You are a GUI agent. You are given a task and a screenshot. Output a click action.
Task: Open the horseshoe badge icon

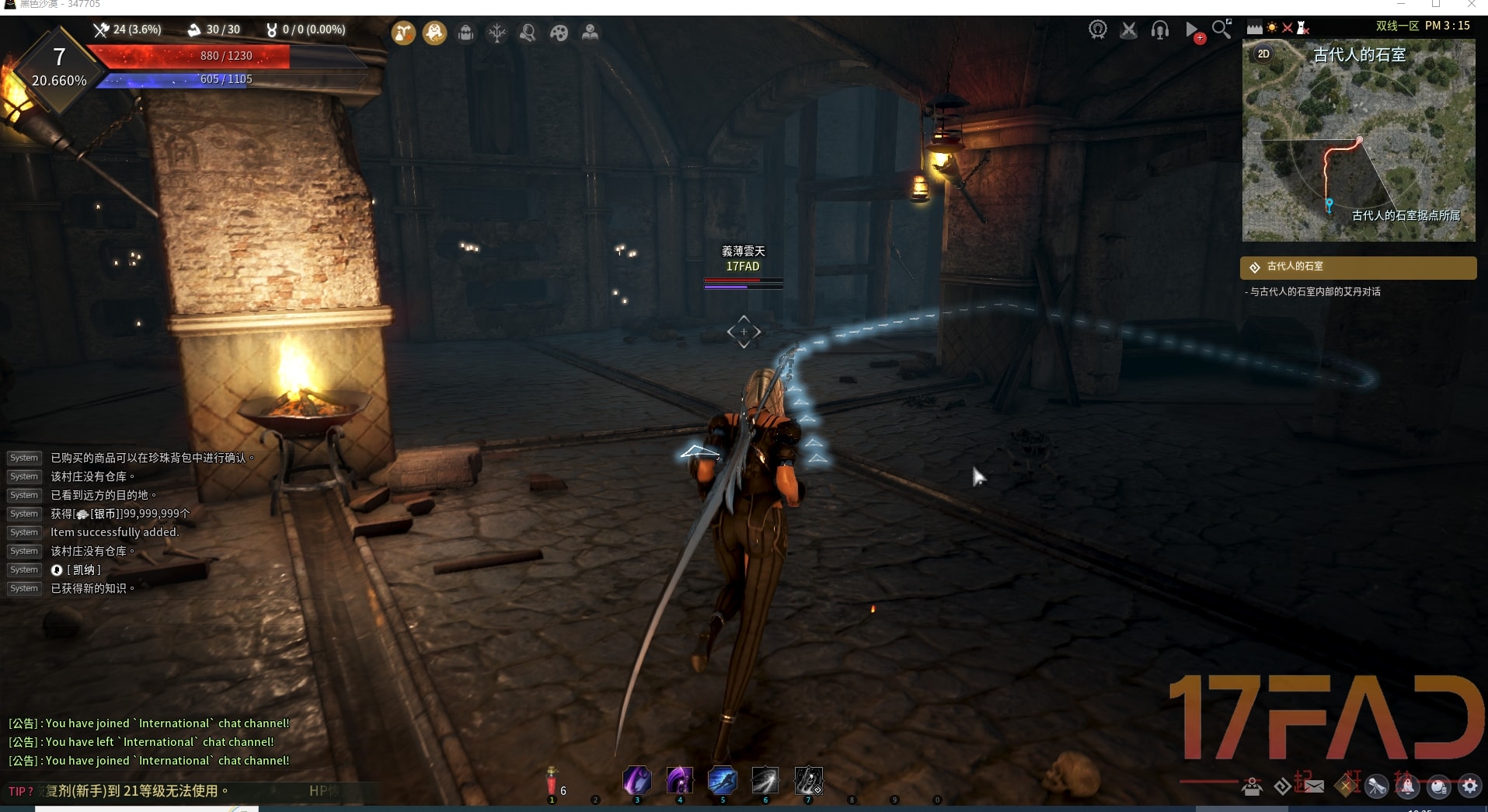pyautogui.click(x=1097, y=30)
